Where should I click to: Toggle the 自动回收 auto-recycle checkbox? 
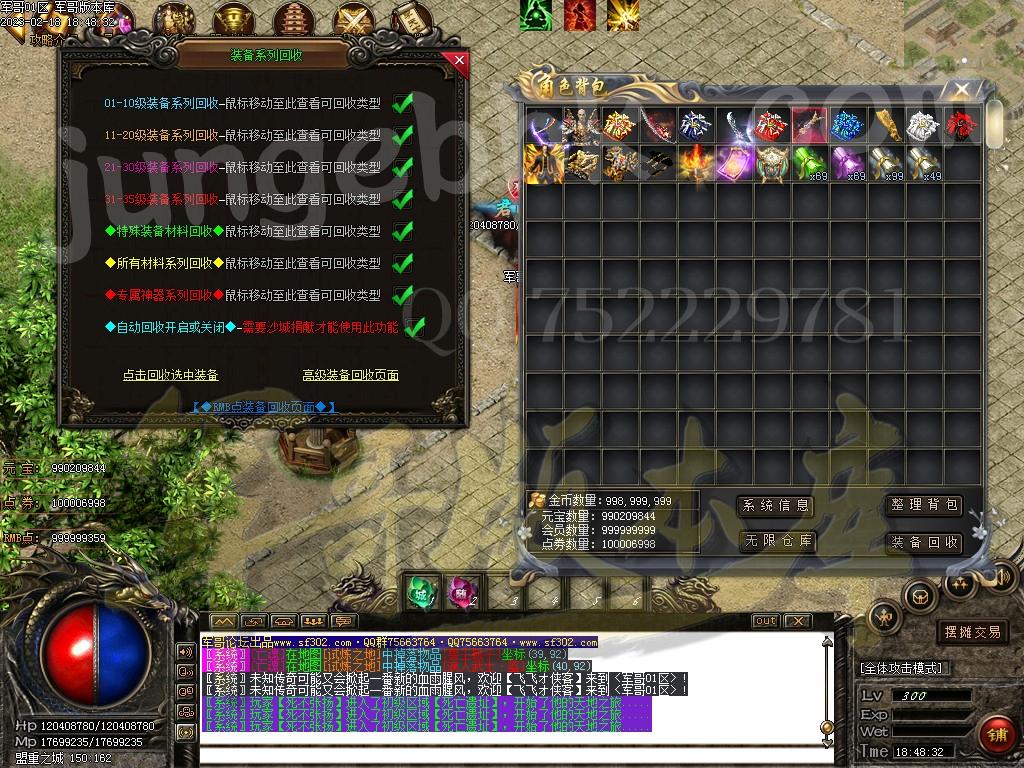pos(415,327)
